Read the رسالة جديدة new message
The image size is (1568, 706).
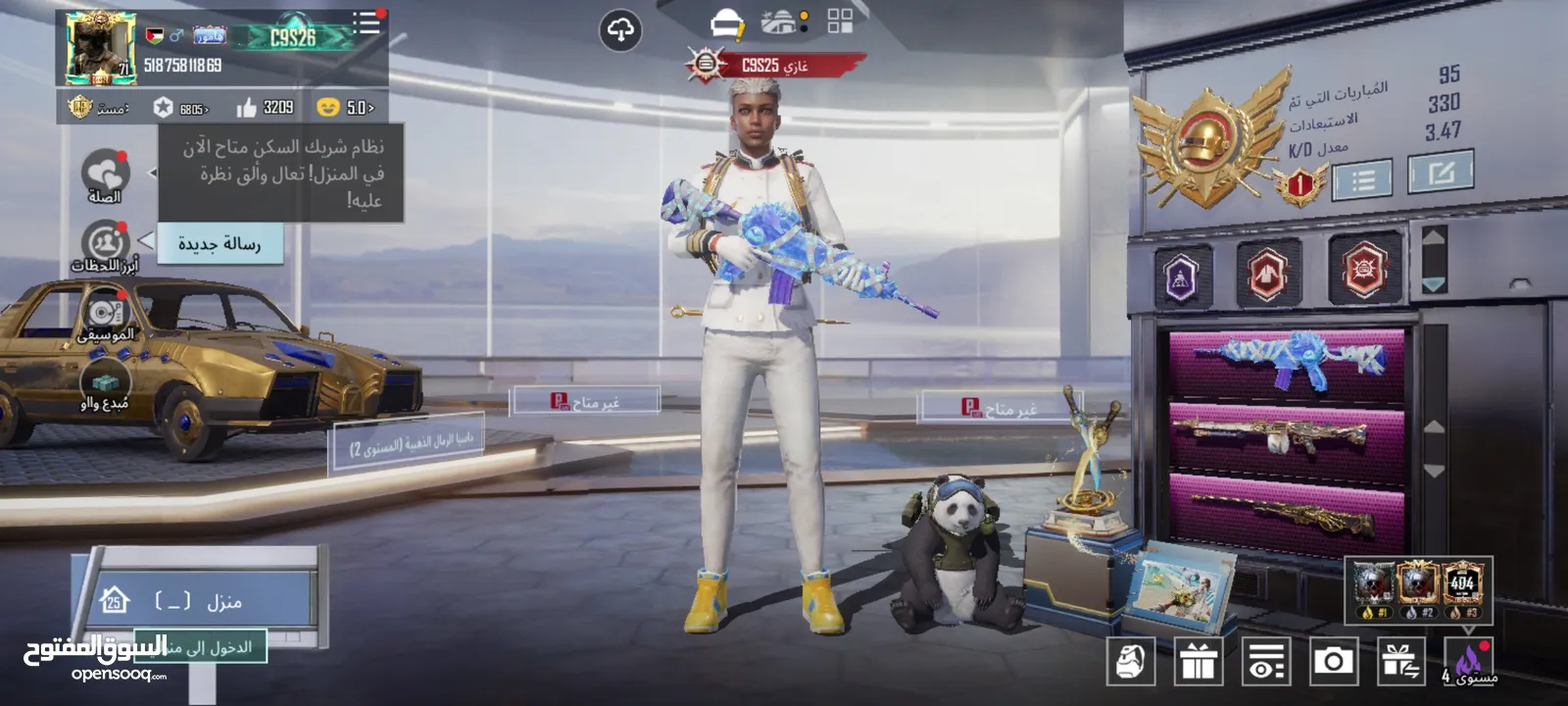[219, 244]
